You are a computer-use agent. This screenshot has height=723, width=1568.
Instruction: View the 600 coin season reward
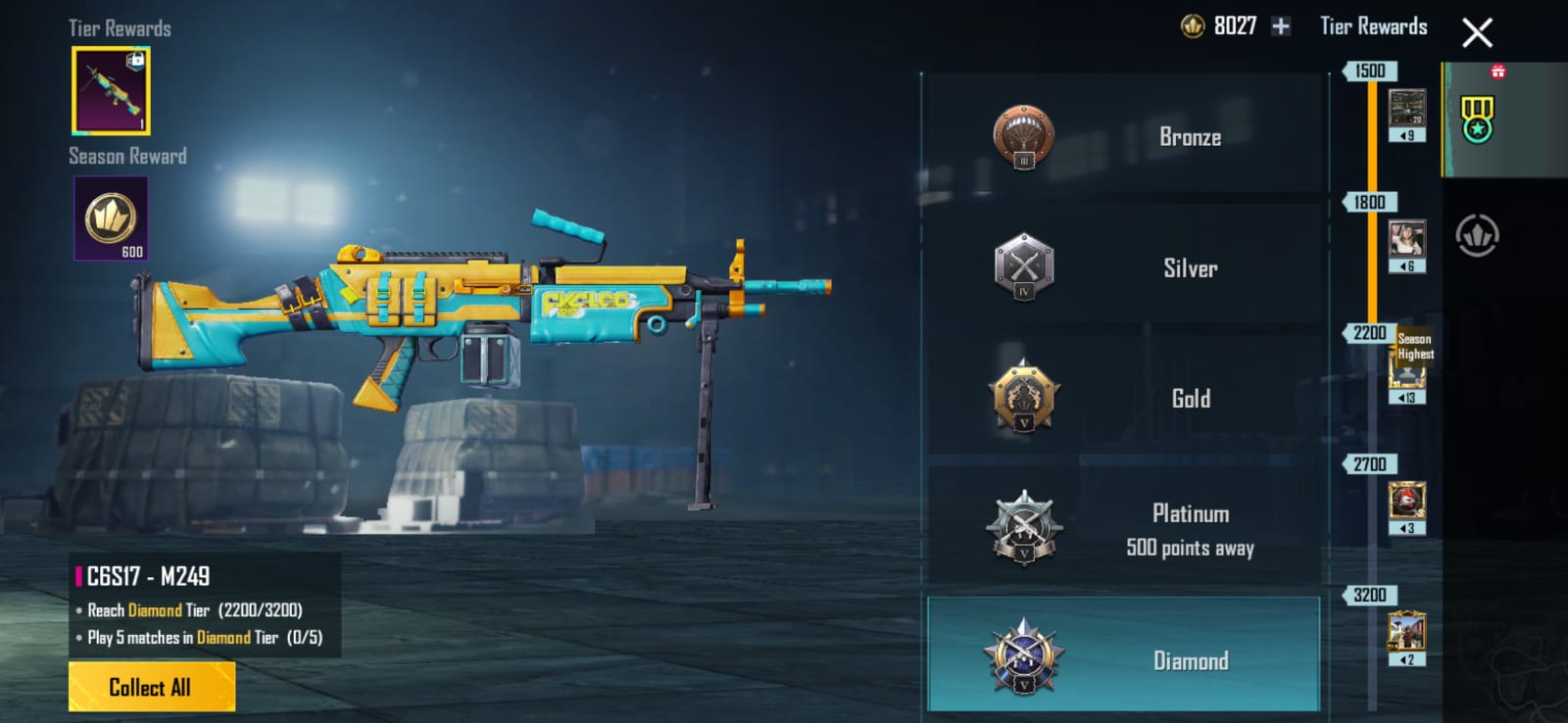point(111,218)
